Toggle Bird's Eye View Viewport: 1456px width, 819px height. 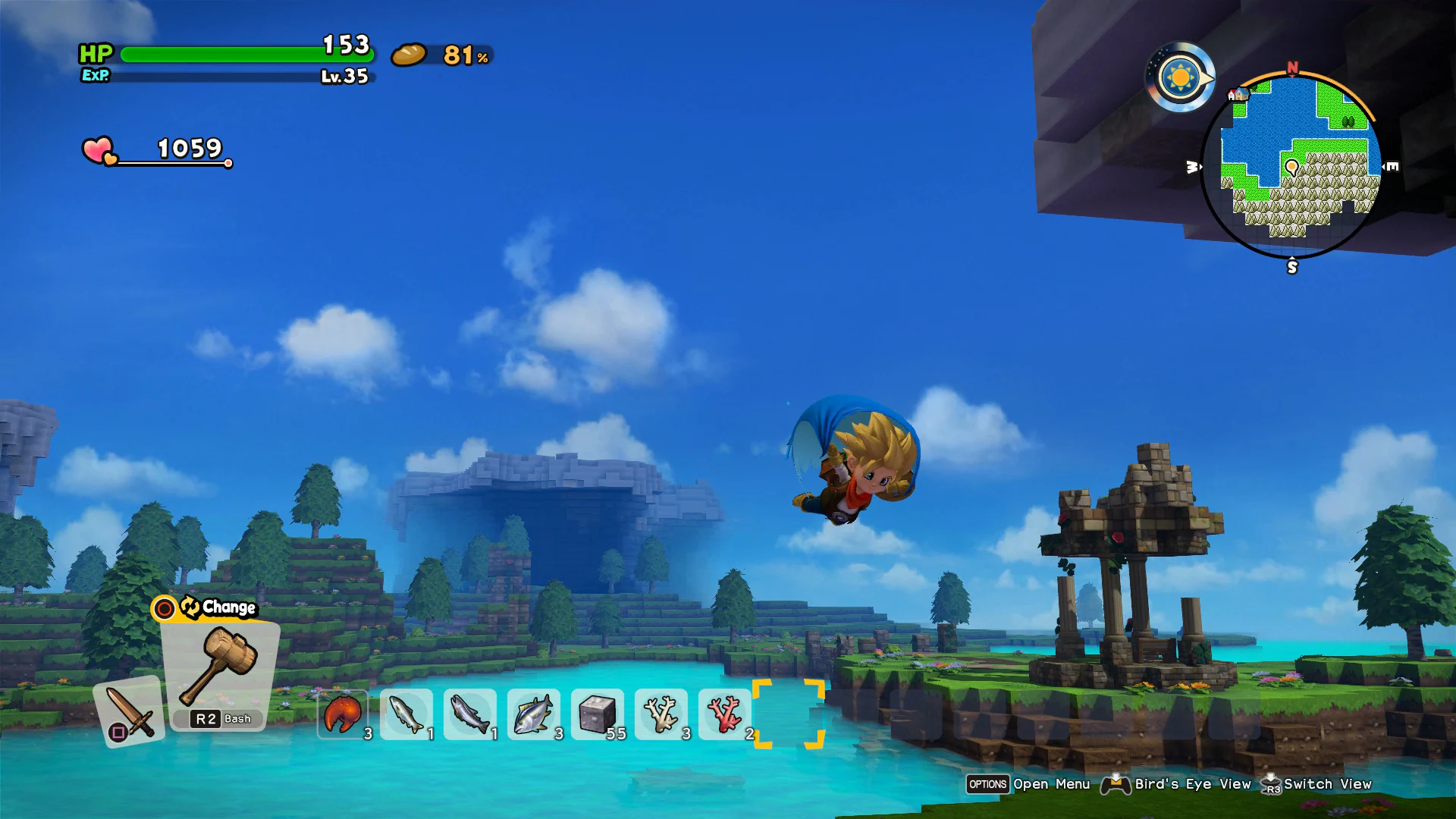pos(1191,784)
